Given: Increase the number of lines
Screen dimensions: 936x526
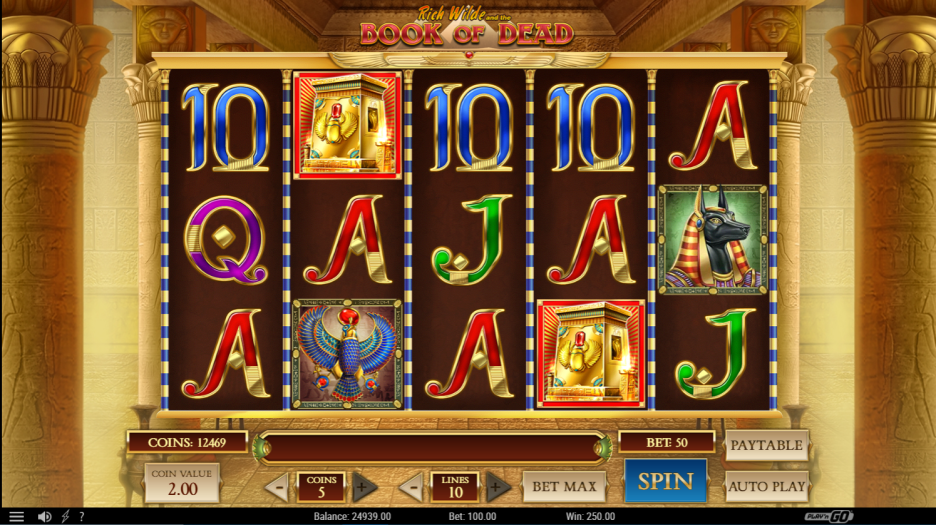Looking at the screenshot, I should (494, 488).
